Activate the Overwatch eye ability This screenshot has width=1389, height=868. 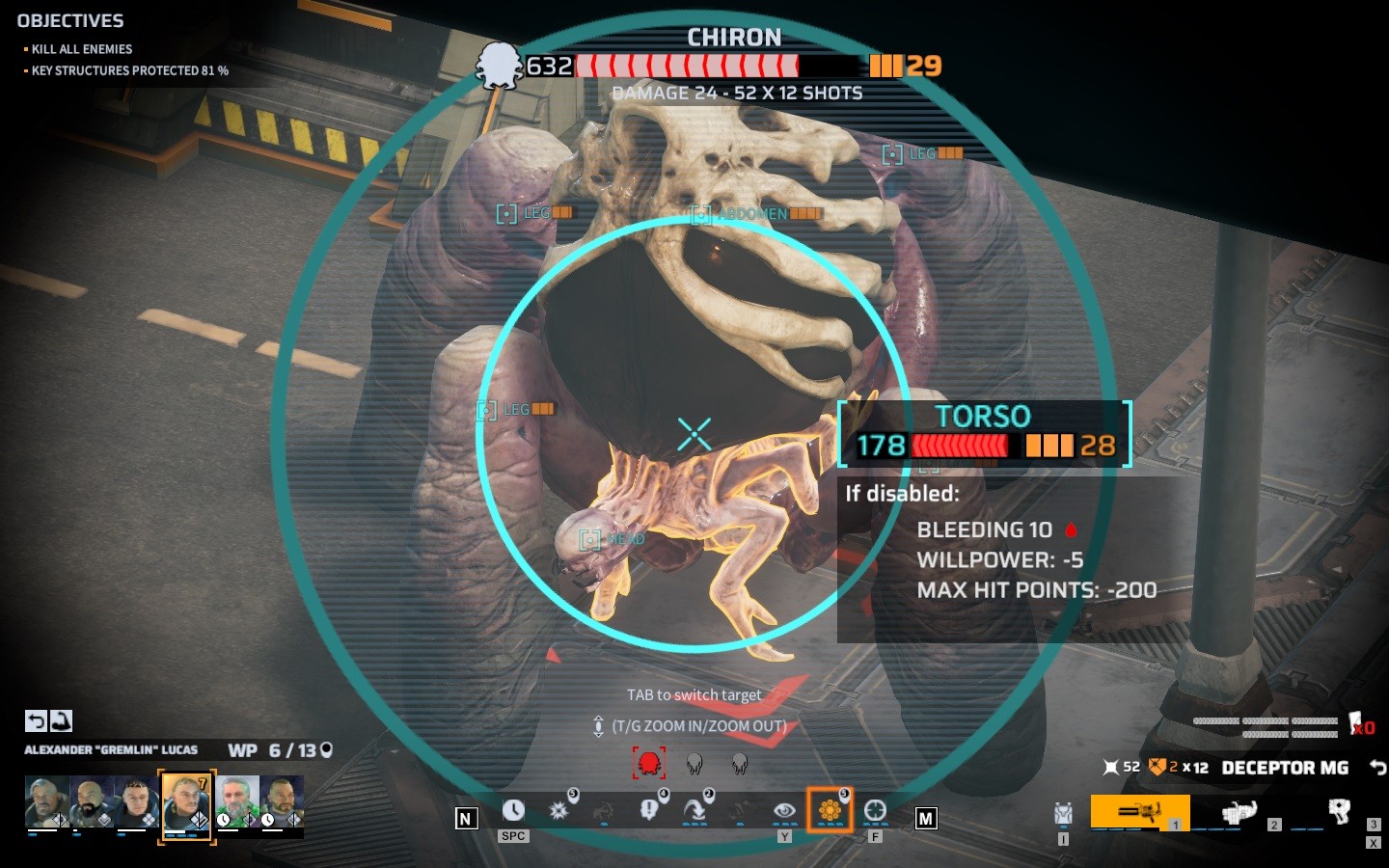click(784, 811)
